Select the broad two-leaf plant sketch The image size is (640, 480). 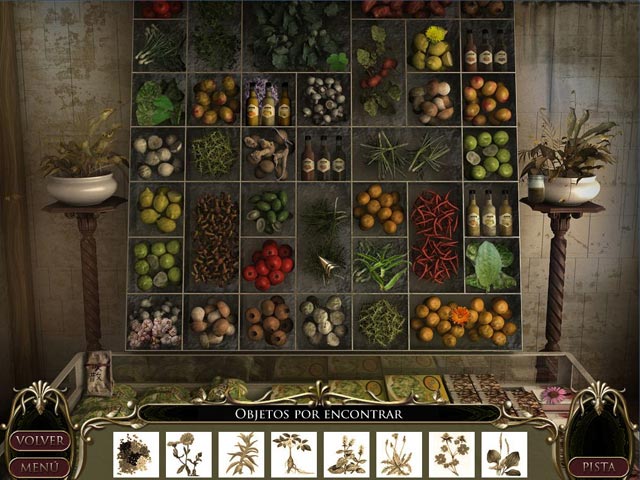[504, 454]
